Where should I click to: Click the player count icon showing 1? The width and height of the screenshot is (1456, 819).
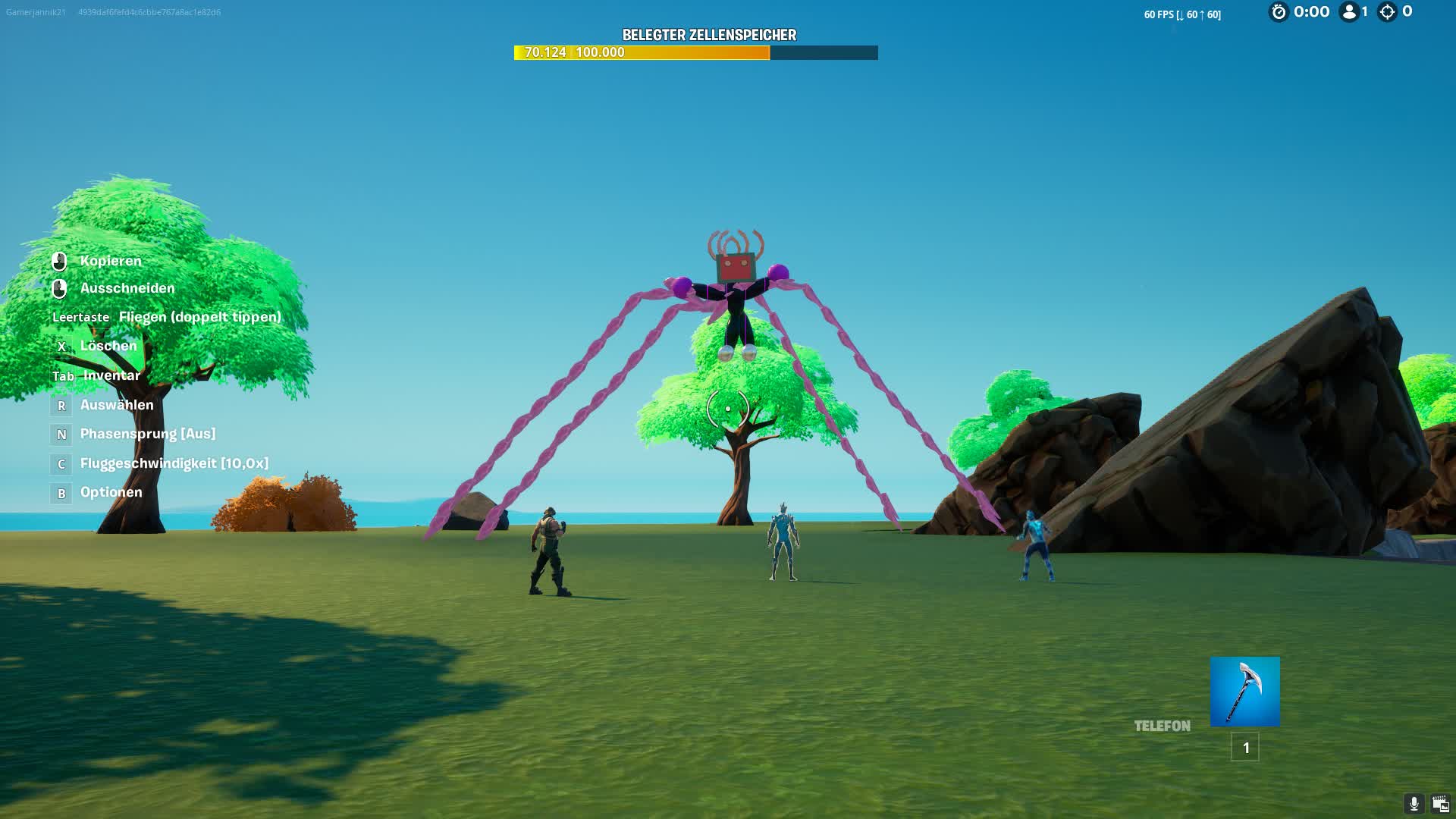tap(1348, 11)
